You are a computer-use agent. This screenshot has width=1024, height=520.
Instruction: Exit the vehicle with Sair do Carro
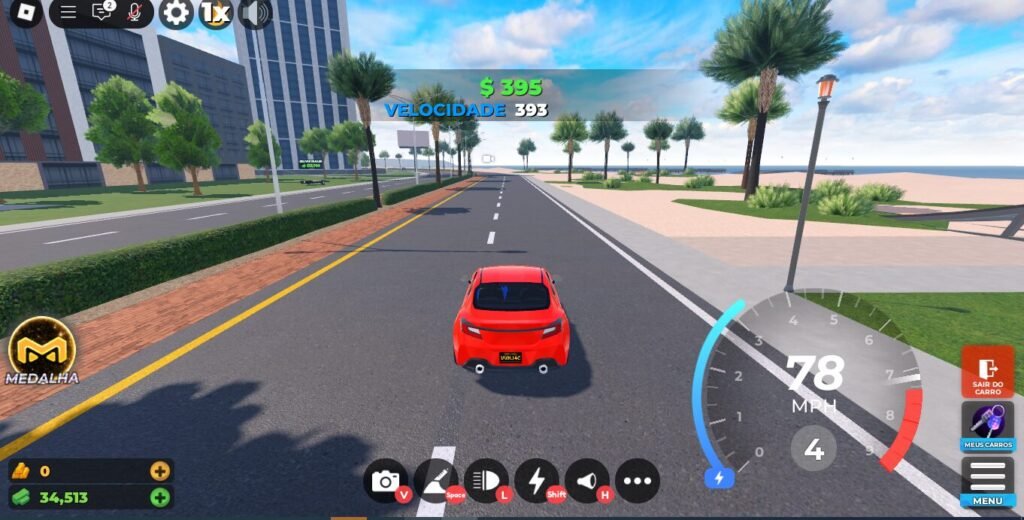tap(987, 372)
